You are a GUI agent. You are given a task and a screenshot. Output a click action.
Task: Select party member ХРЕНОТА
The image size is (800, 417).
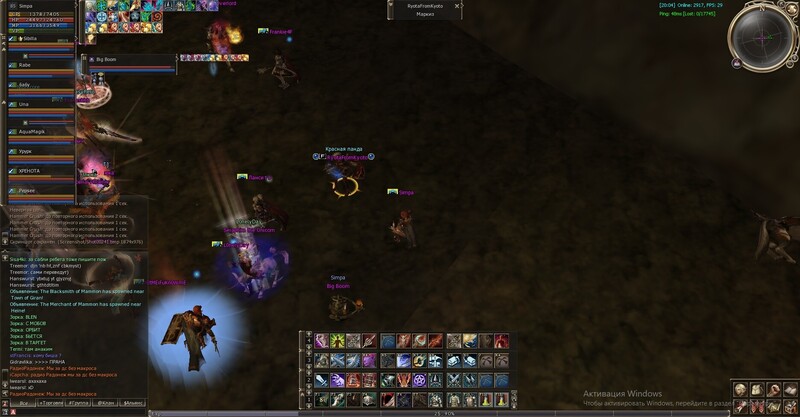[x=40, y=171]
